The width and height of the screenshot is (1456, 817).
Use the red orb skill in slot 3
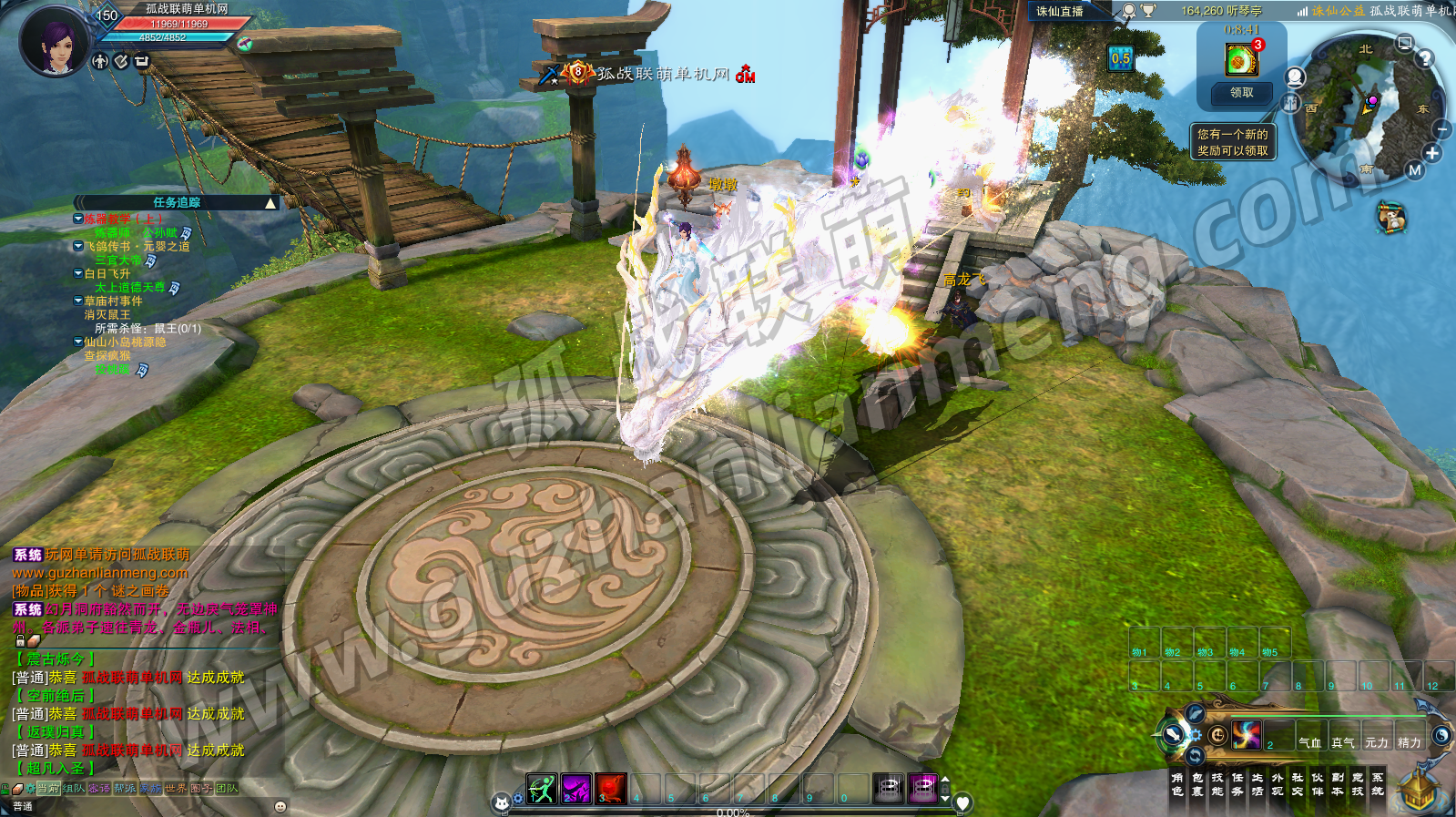[x=610, y=789]
